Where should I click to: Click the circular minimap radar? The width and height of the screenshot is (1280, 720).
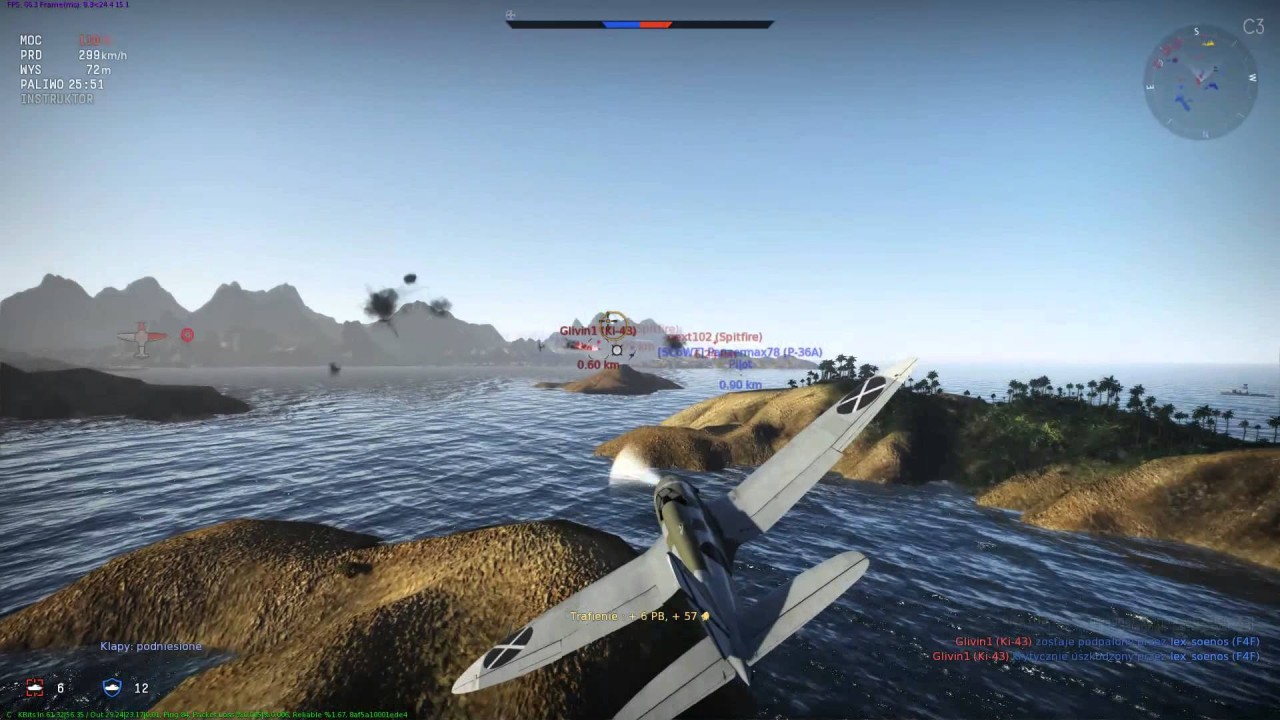point(1200,82)
